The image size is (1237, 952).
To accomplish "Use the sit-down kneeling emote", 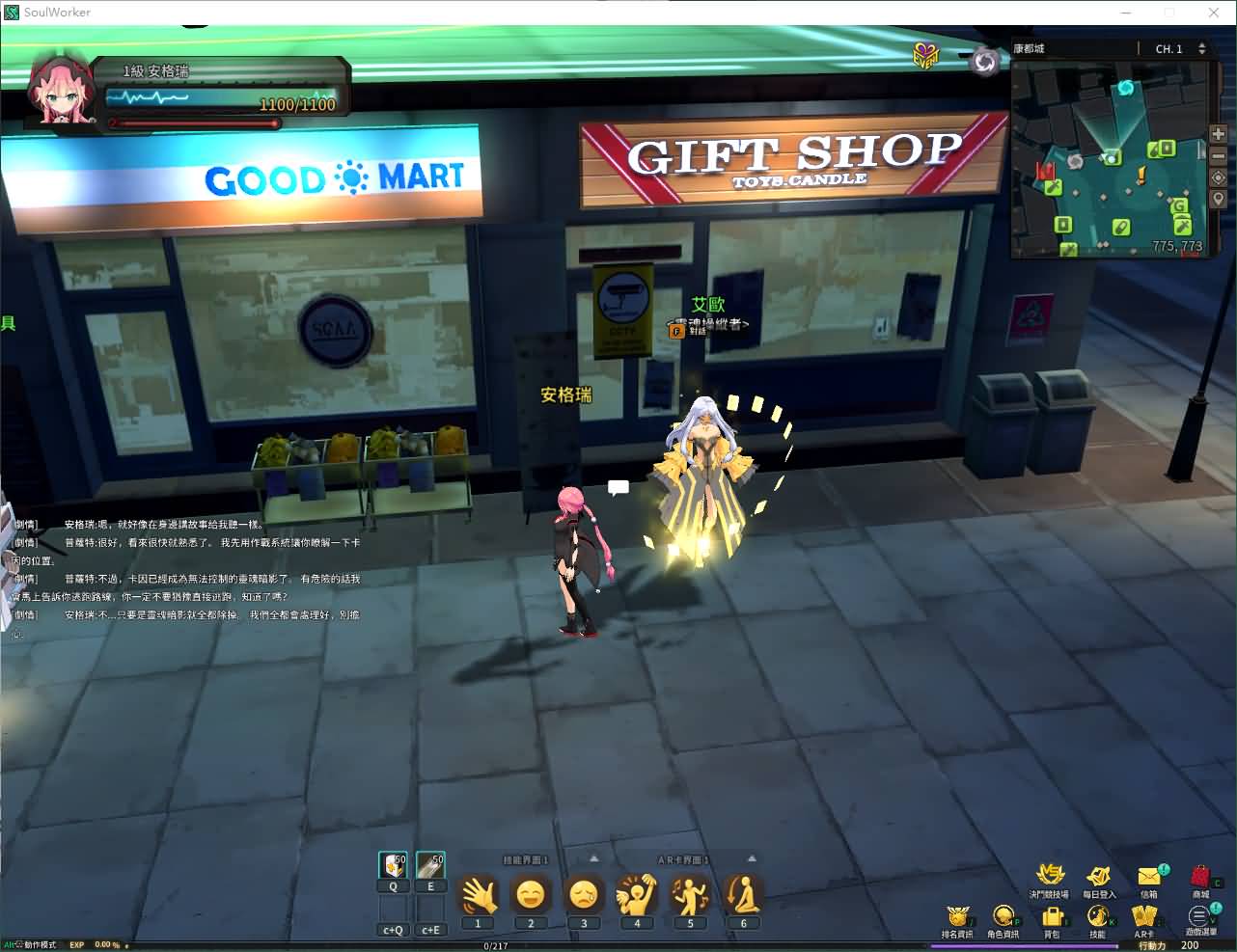I will 743,895.
